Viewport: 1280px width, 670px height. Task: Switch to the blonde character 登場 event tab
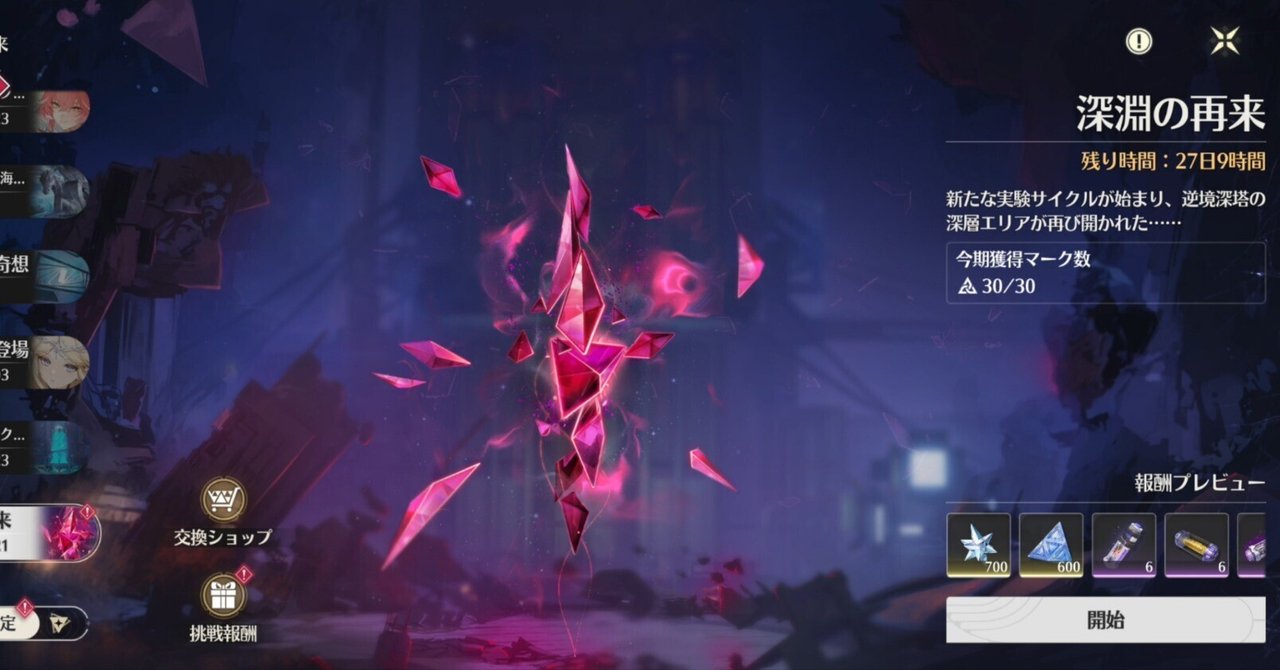pos(45,362)
